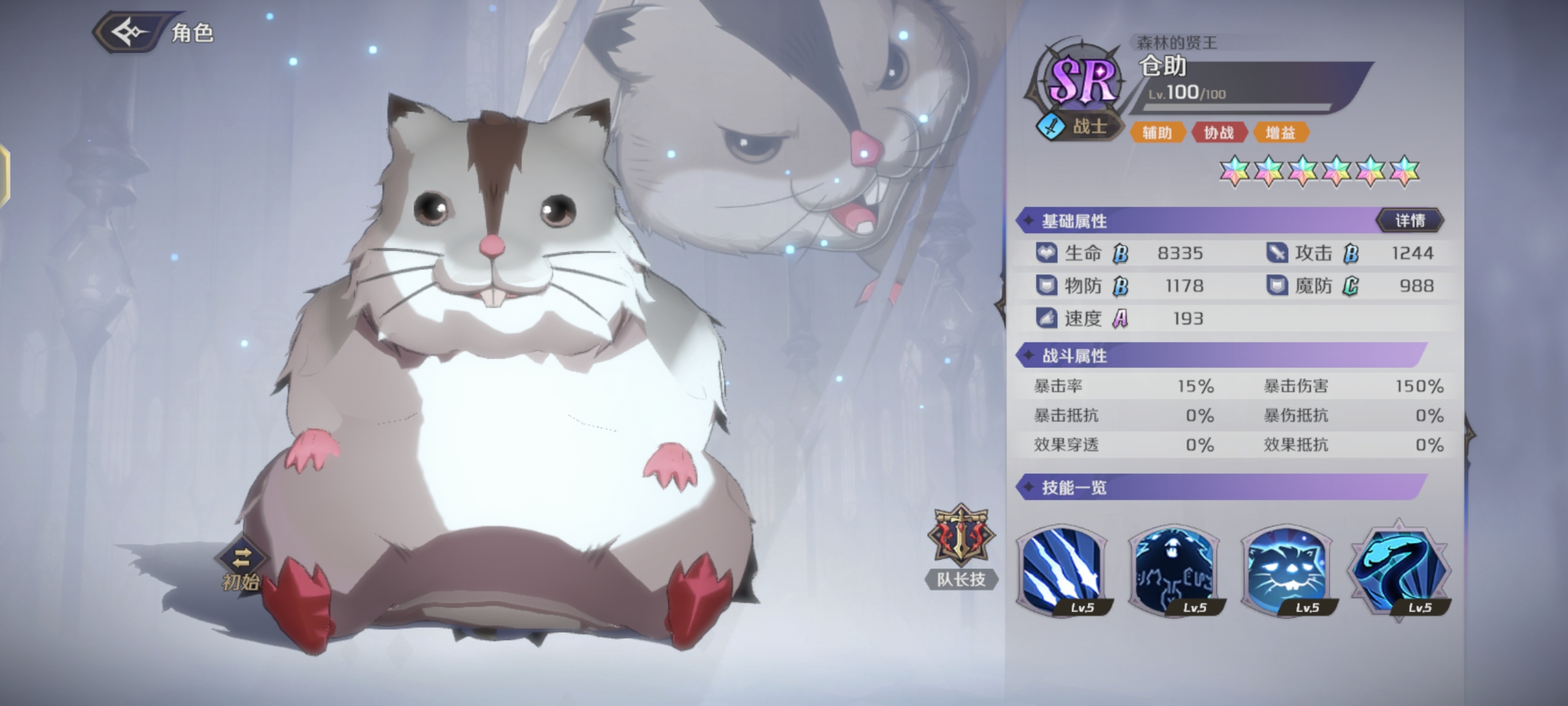Image resolution: width=1568 pixels, height=706 pixels.
Task: Tap the 辅助 support tag
Action: point(1156,133)
